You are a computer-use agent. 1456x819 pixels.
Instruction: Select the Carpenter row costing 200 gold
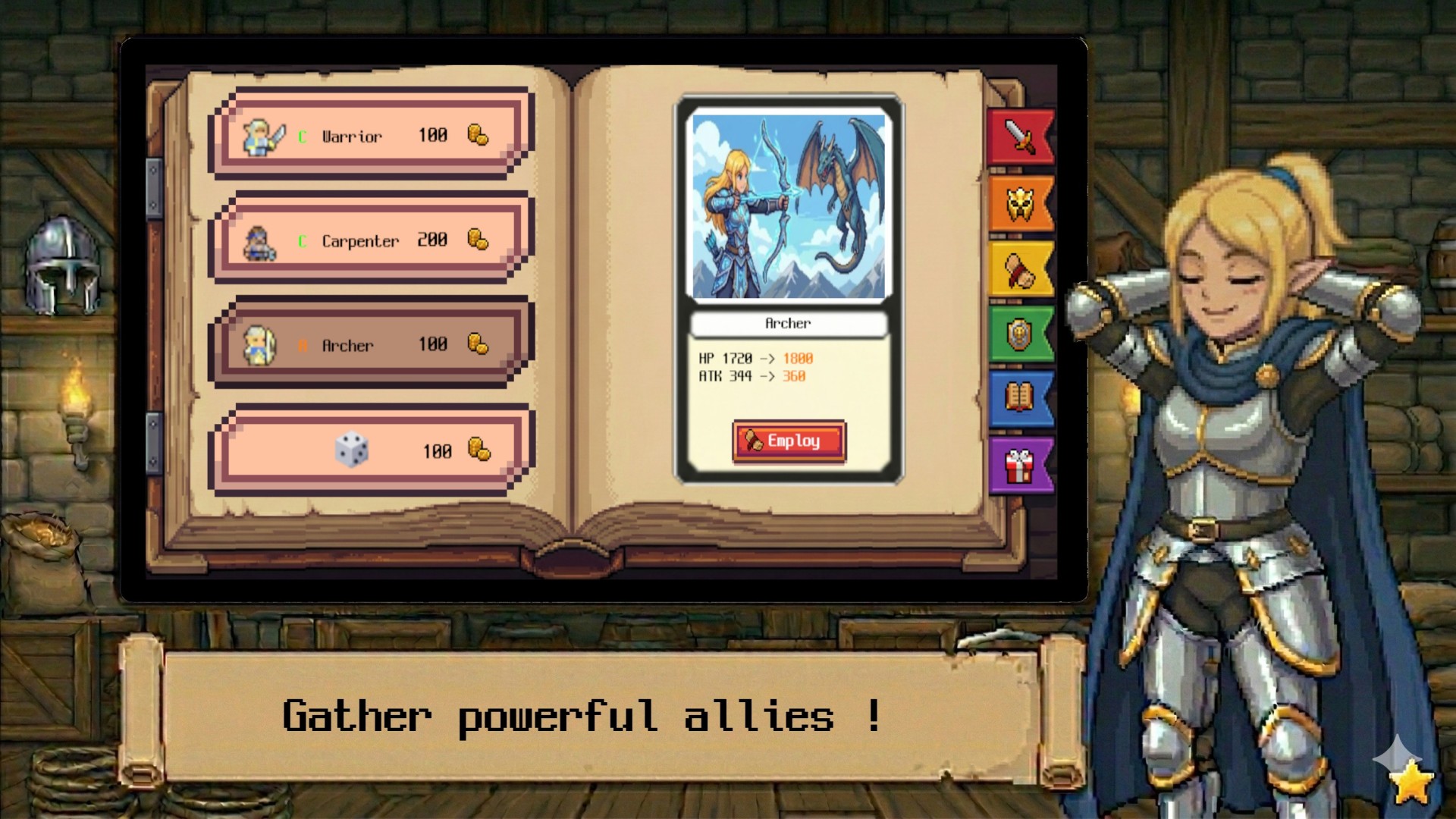click(364, 240)
